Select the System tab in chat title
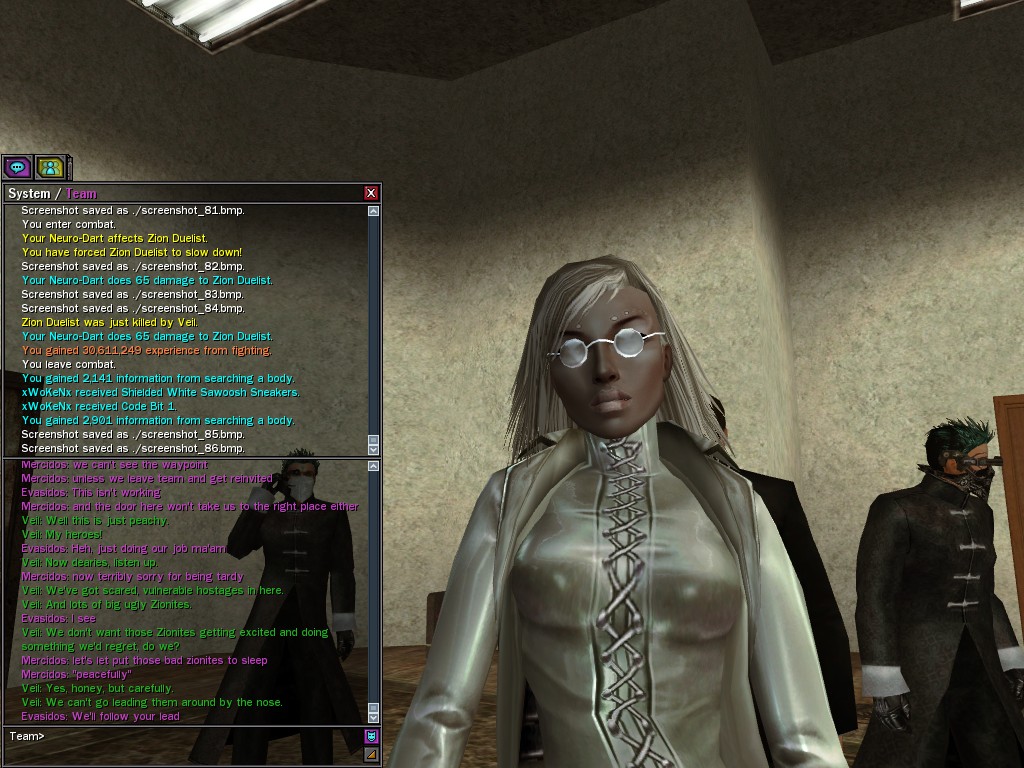Screen dimensions: 1024x768 [x=28, y=194]
